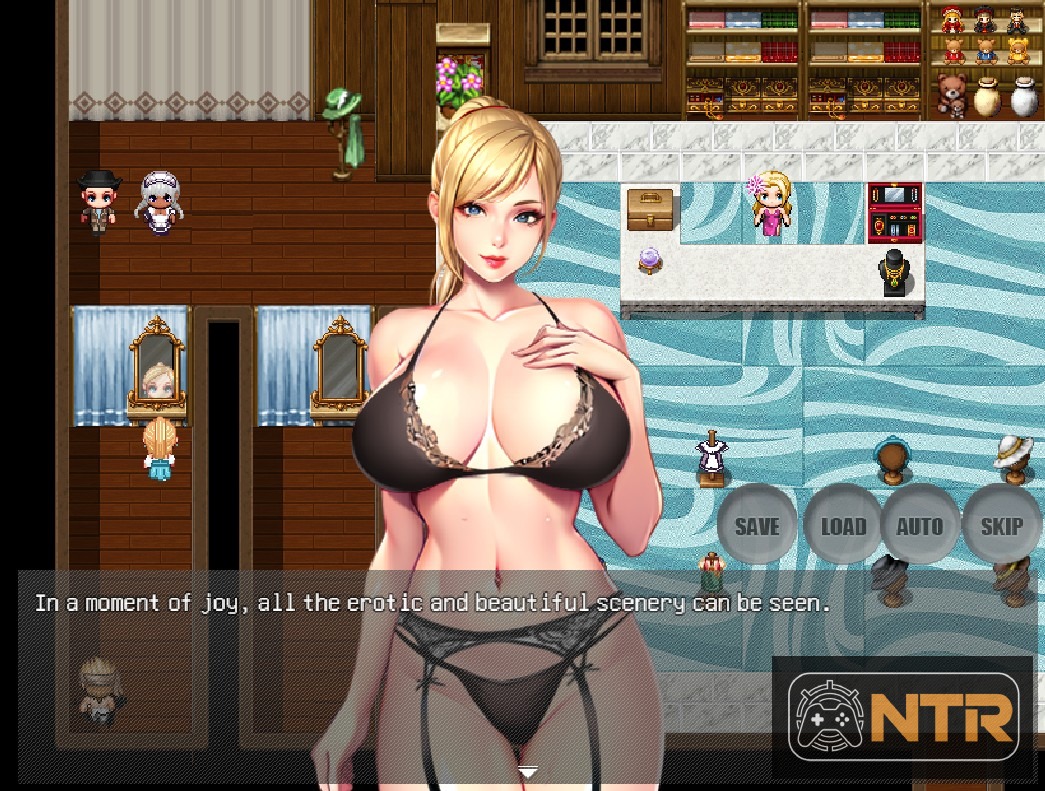Click the SAVE button
The width and height of the screenshot is (1045, 791).
[757, 526]
